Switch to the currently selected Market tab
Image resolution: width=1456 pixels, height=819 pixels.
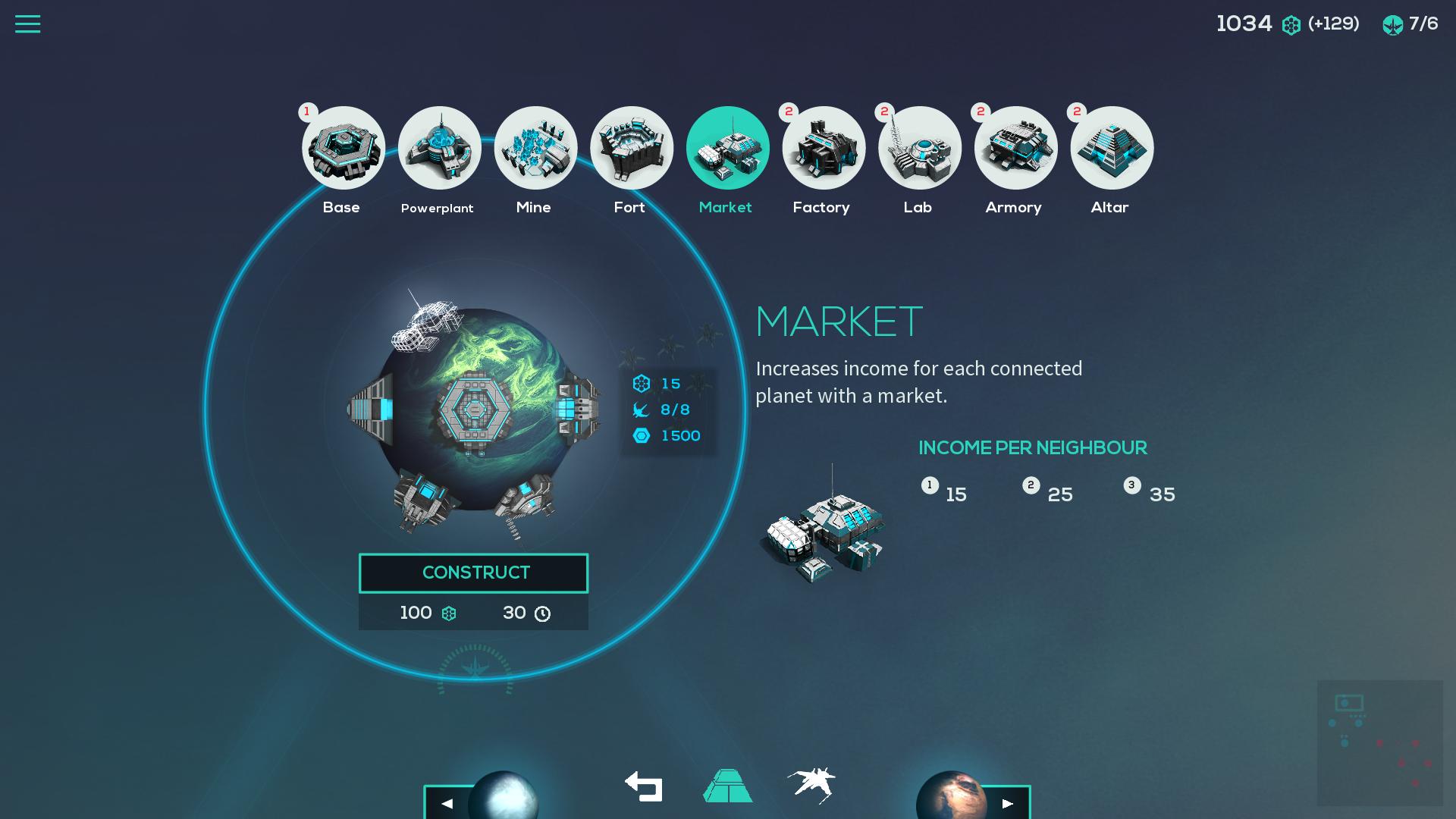727,148
